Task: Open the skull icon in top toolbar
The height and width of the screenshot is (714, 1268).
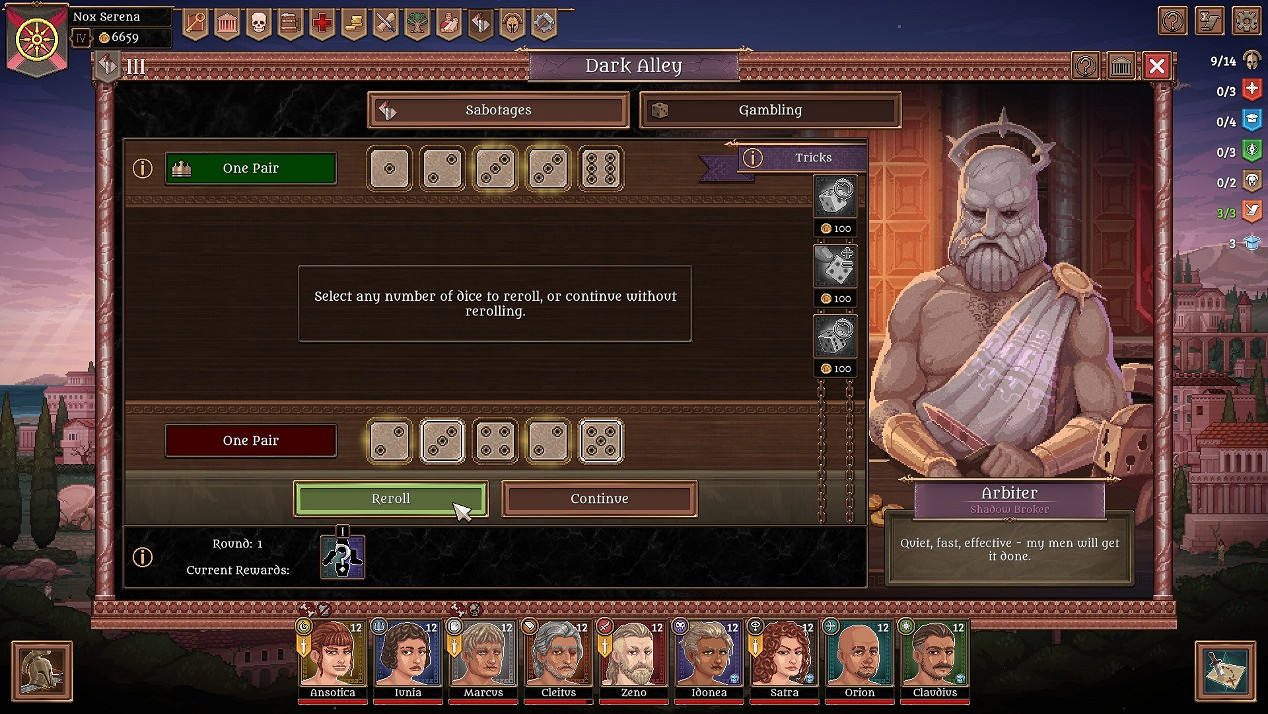Action: click(x=258, y=22)
